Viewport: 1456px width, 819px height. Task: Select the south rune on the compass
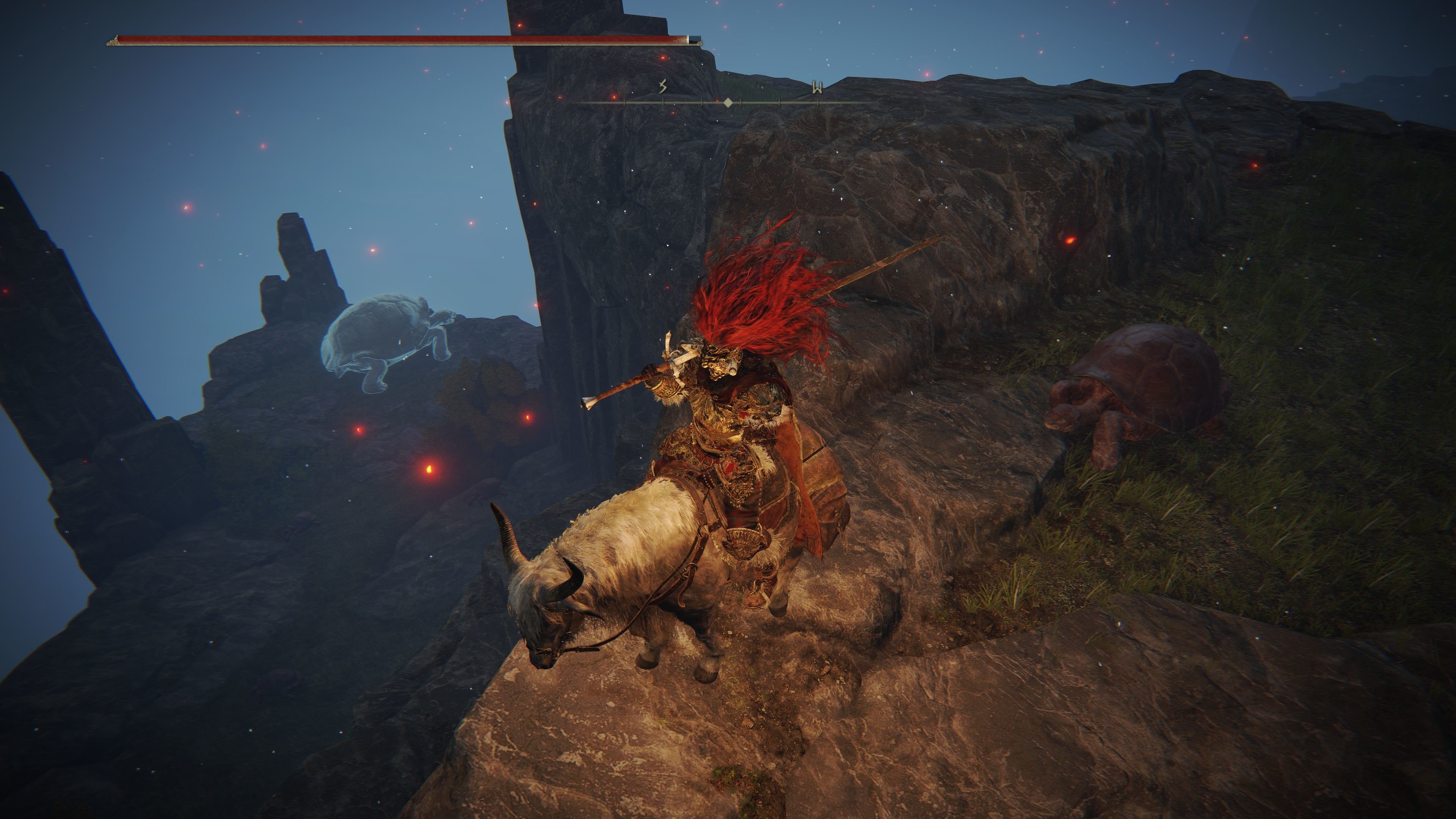tap(663, 86)
